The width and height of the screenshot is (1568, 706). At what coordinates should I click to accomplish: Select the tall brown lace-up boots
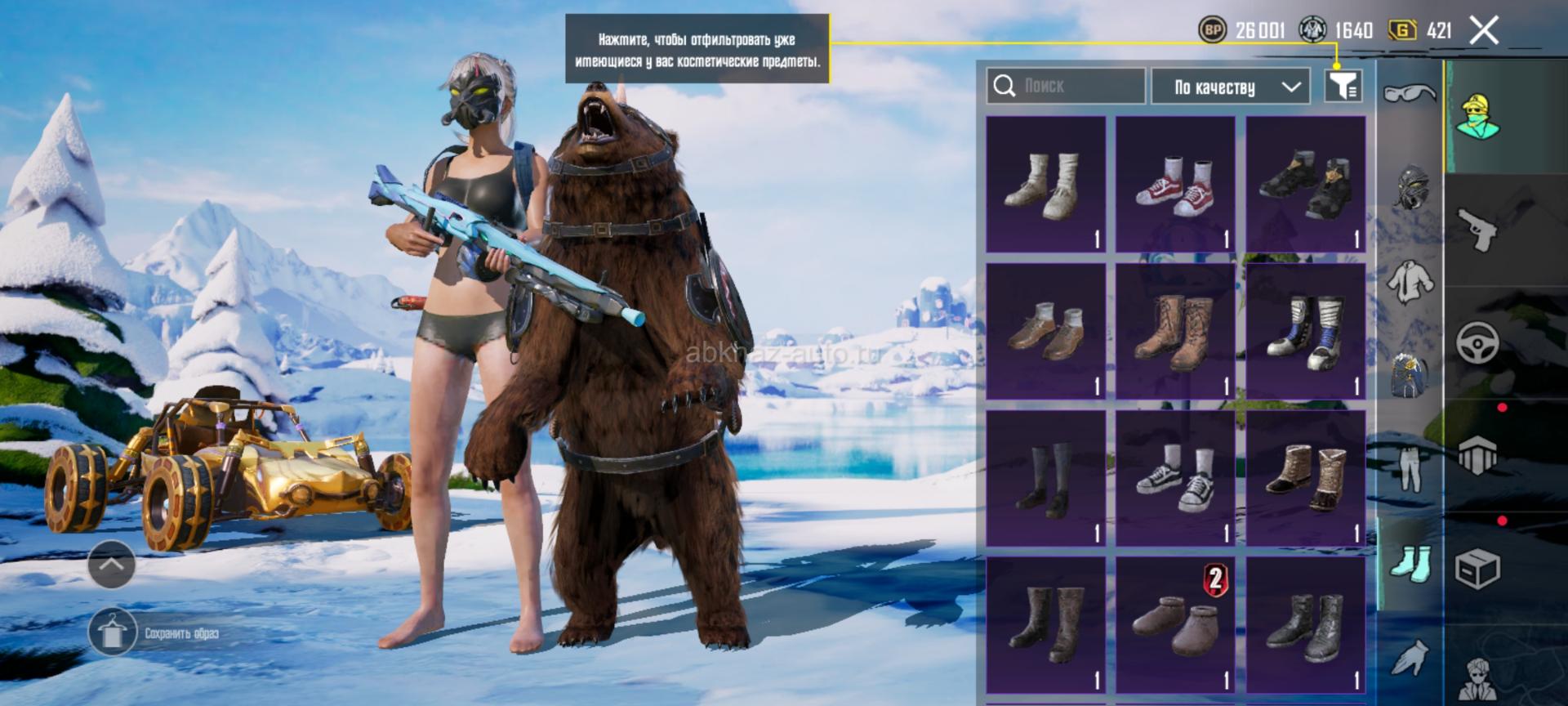[1175, 331]
